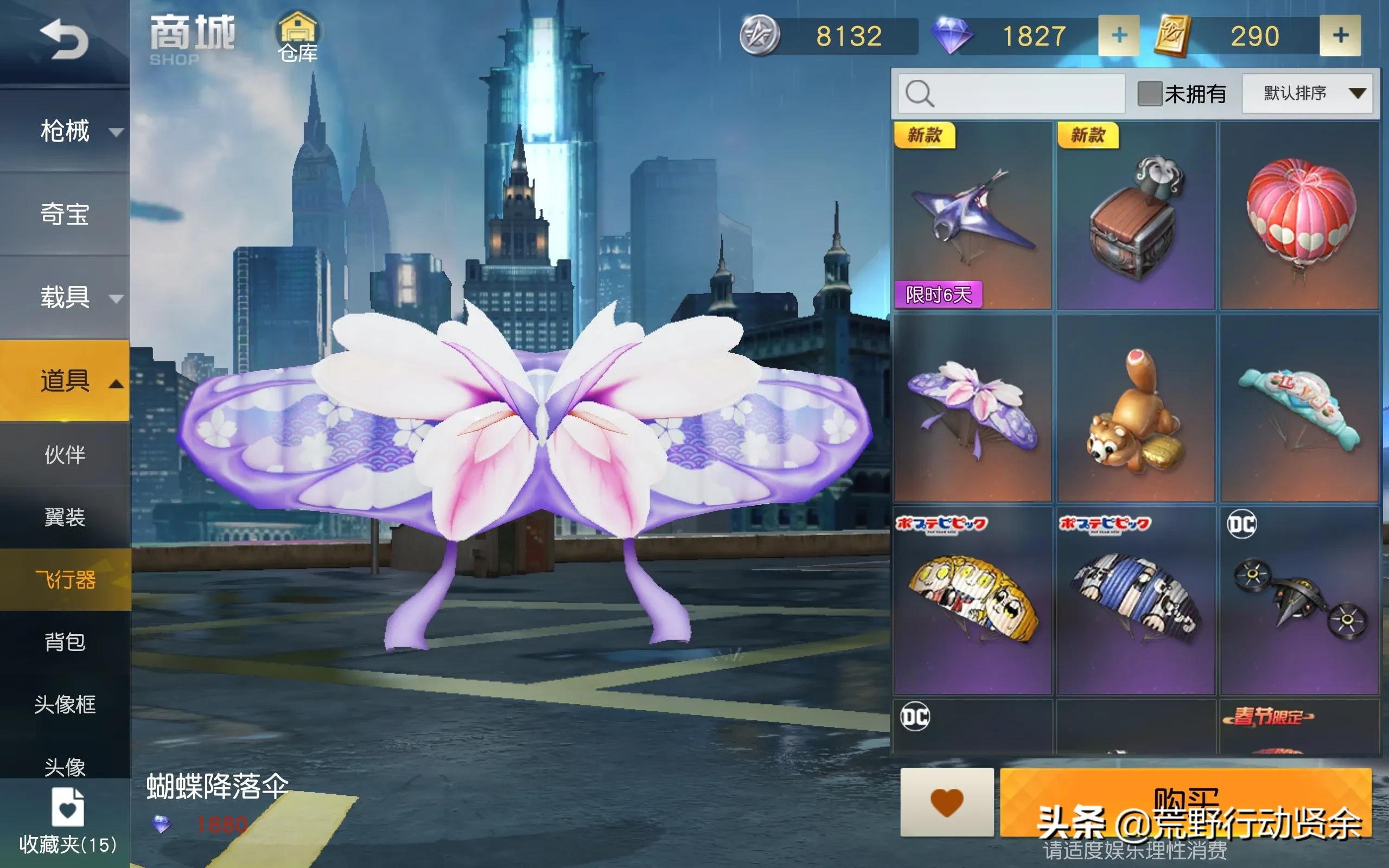Toggle the 未拥有 not-owned filter

click(x=1150, y=93)
